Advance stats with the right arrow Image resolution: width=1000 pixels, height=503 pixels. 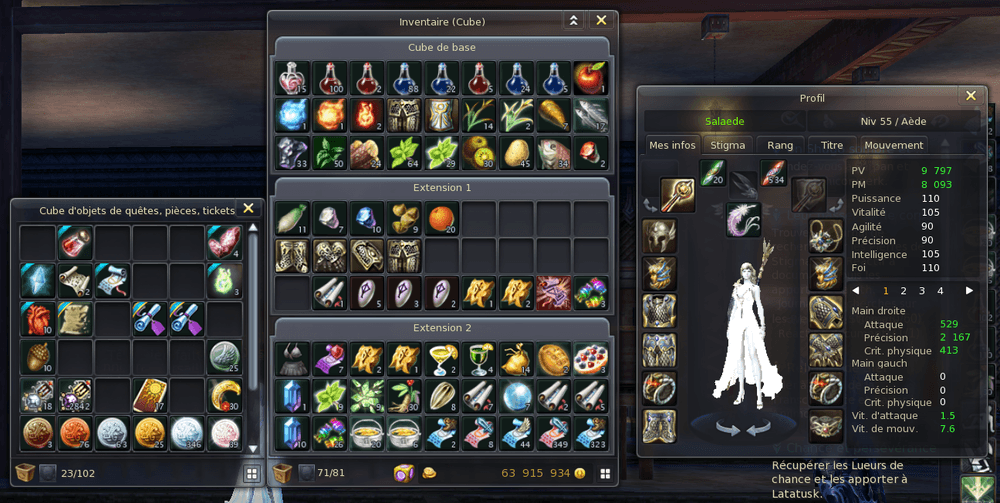pos(968,291)
